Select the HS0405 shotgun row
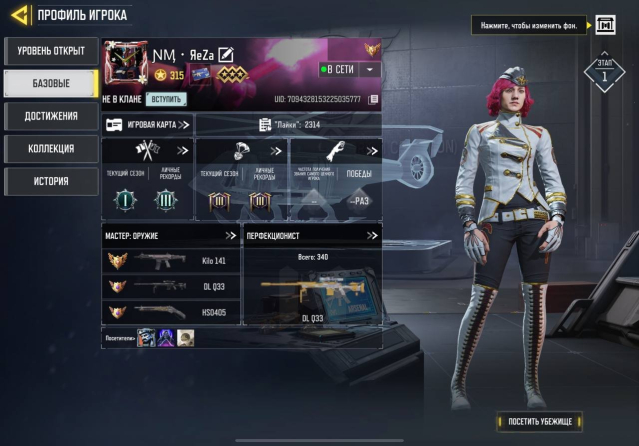639x446 pixels. tap(172, 311)
